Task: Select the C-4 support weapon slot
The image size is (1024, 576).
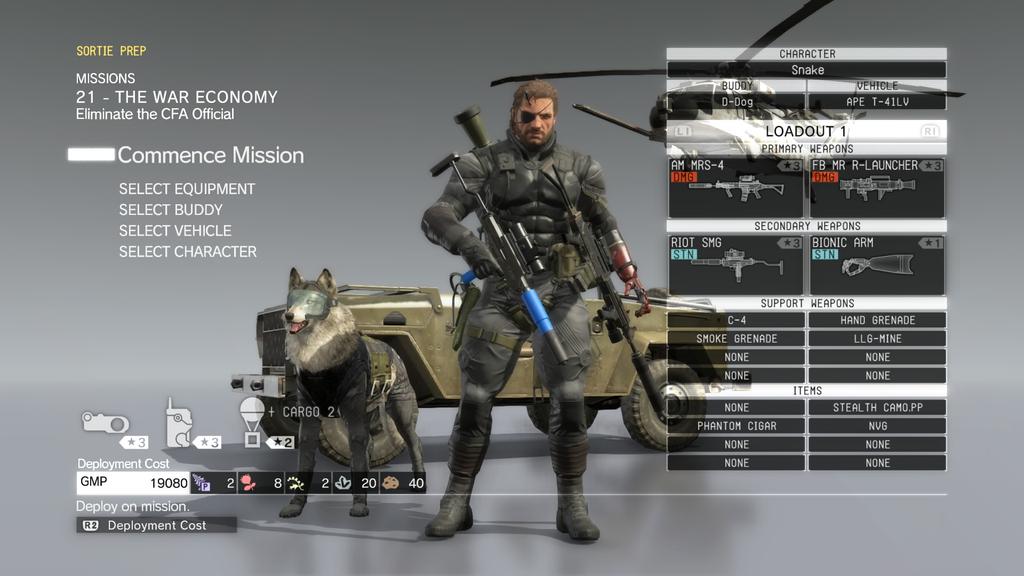Action: point(736,320)
